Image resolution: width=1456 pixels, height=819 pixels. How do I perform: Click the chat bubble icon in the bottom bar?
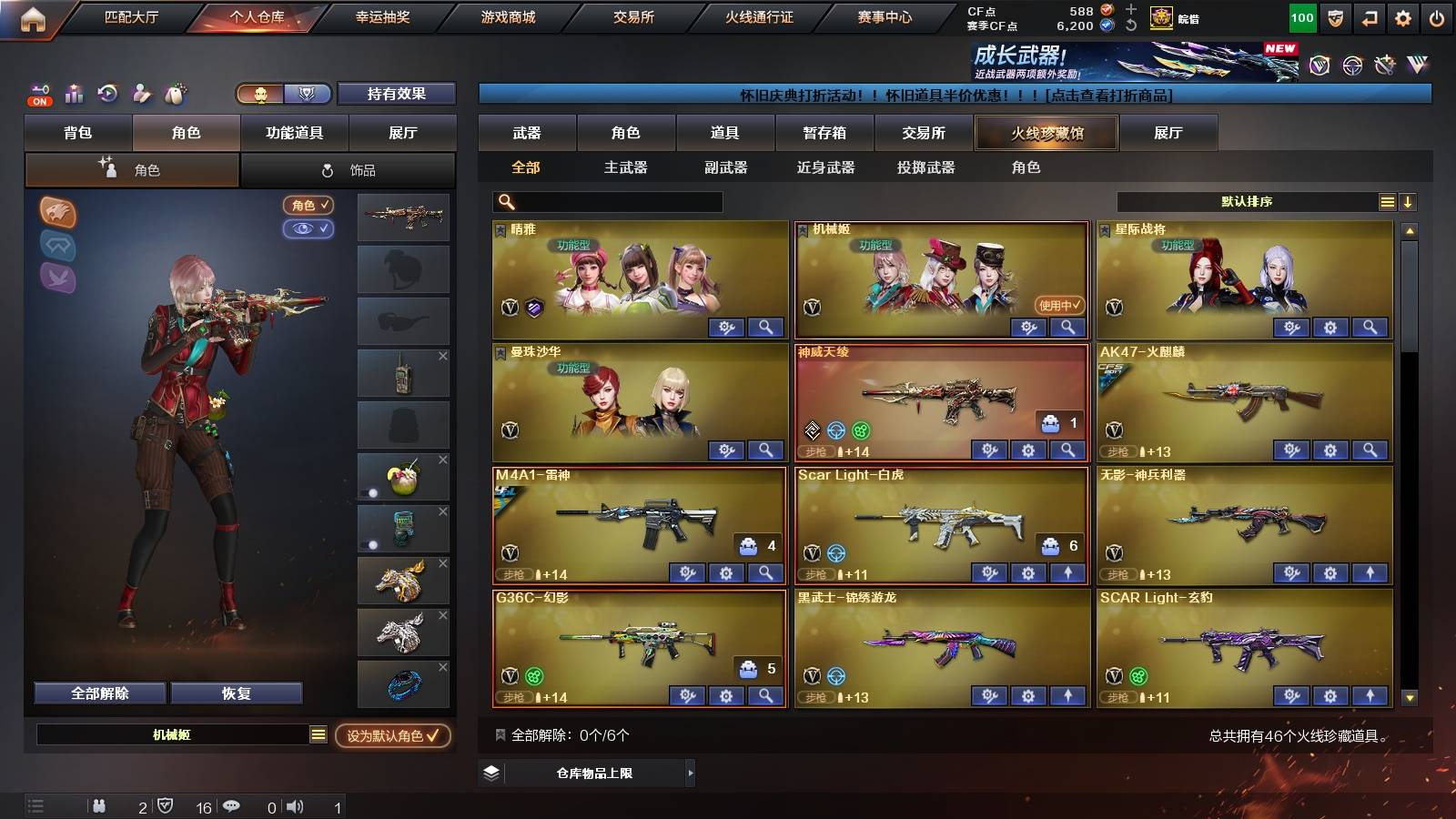(232, 805)
